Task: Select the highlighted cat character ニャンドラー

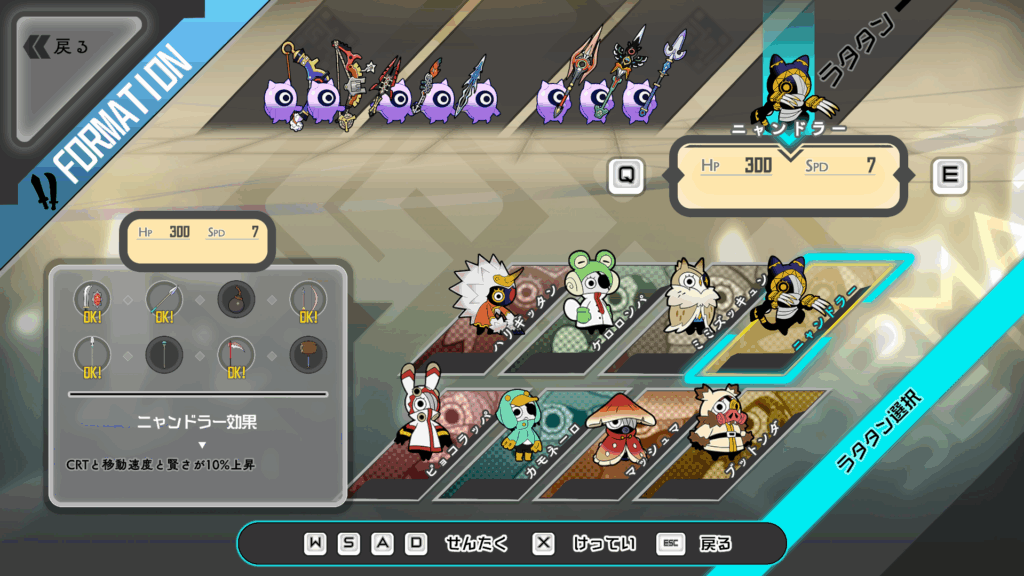Action: point(786,300)
